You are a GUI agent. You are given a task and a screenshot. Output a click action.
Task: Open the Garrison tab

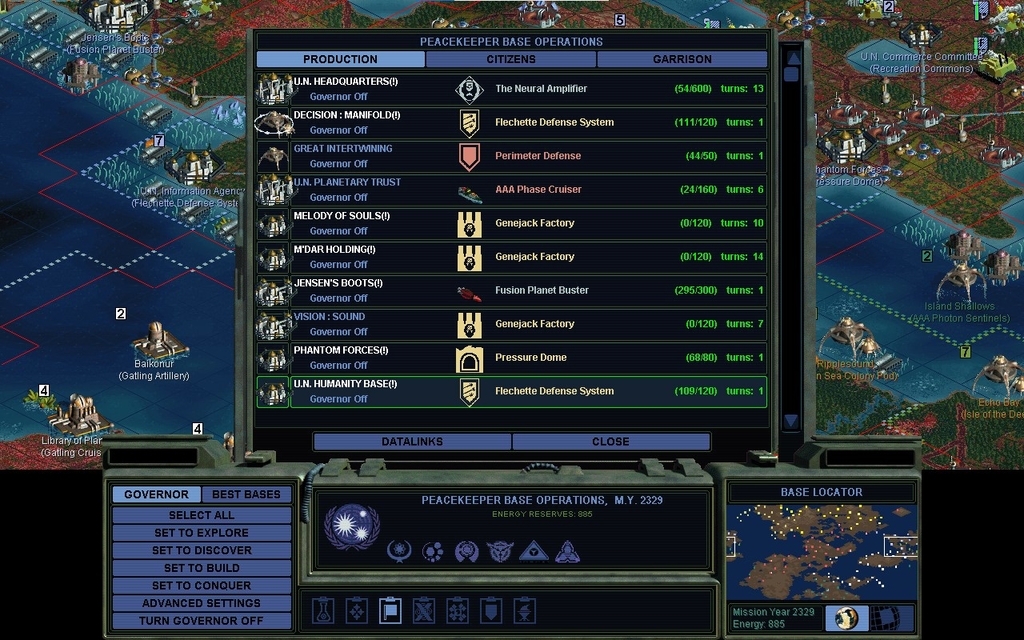coord(682,59)
